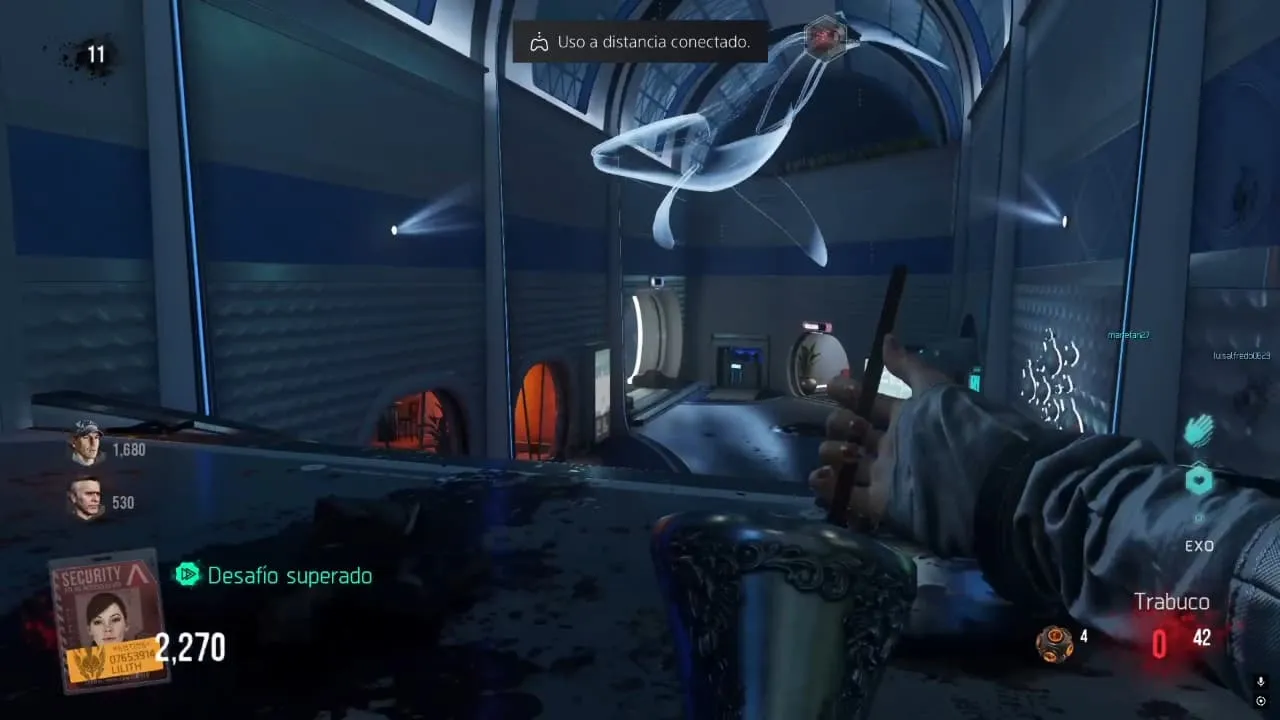Image resolution: width=1280 pixels, height=720 pixels.
Task: Click the bare-headed teammate portrait
Action: pos(87,498)
